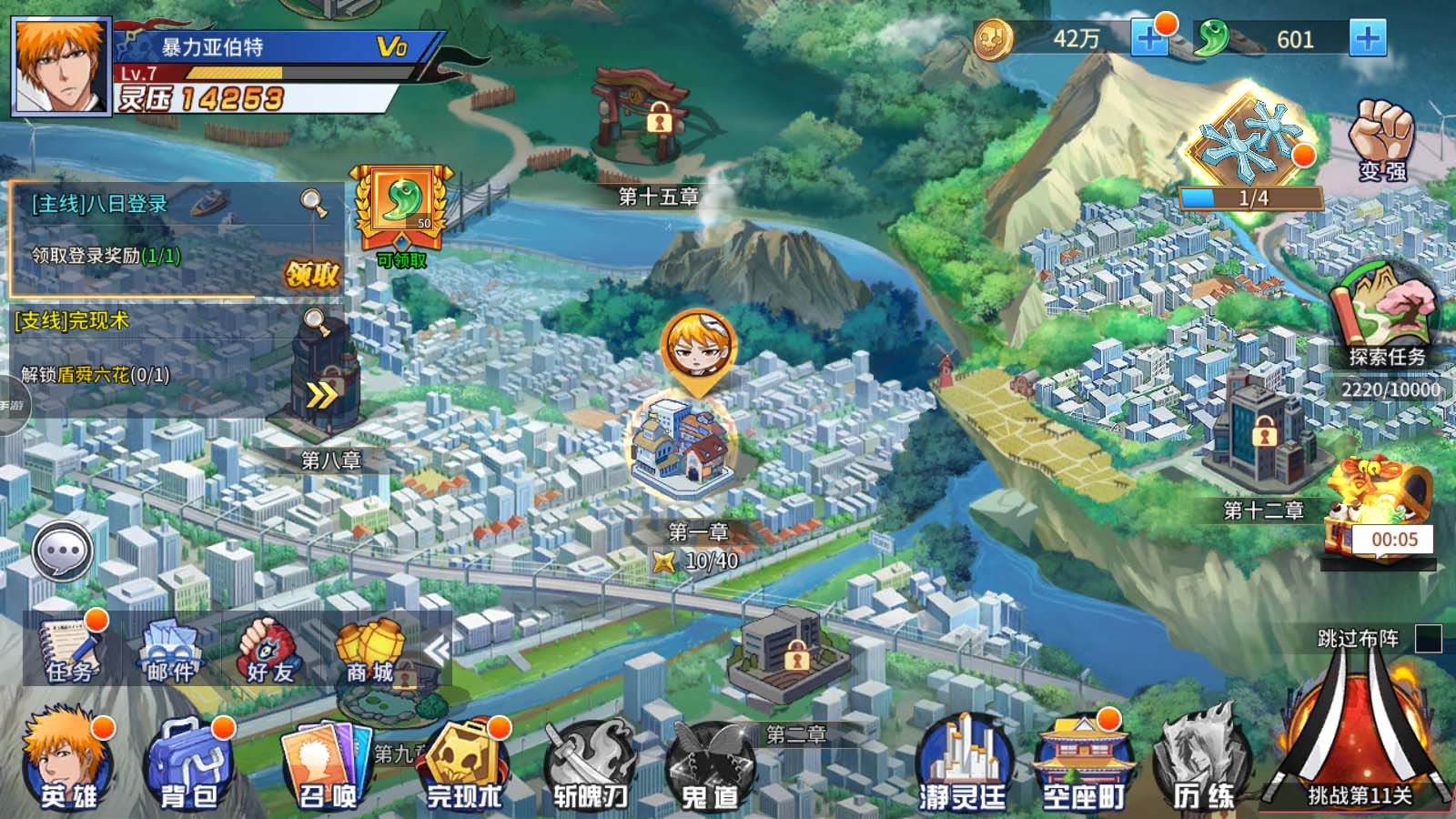
Task: Check the 邮件 mailbox
Action: pyautogui.click(x=170, y=651)
